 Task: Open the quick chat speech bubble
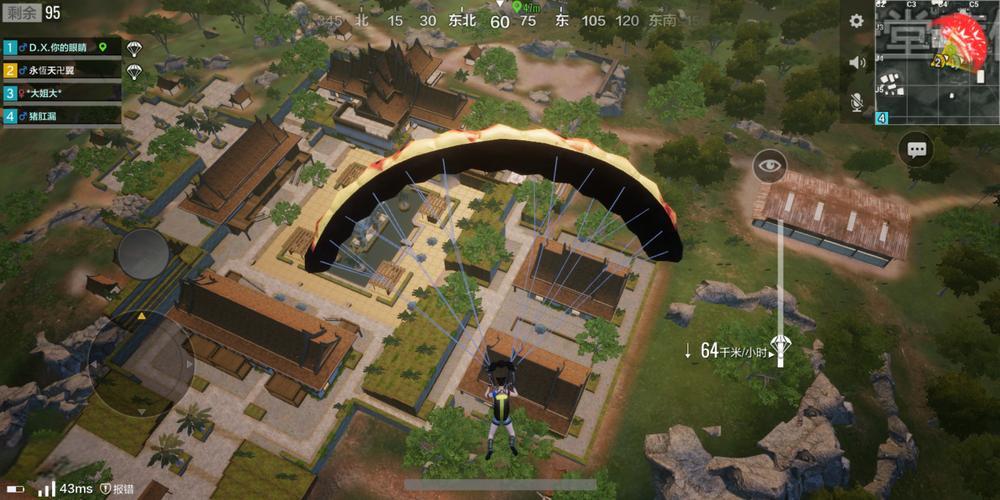(x=916, y=150)
